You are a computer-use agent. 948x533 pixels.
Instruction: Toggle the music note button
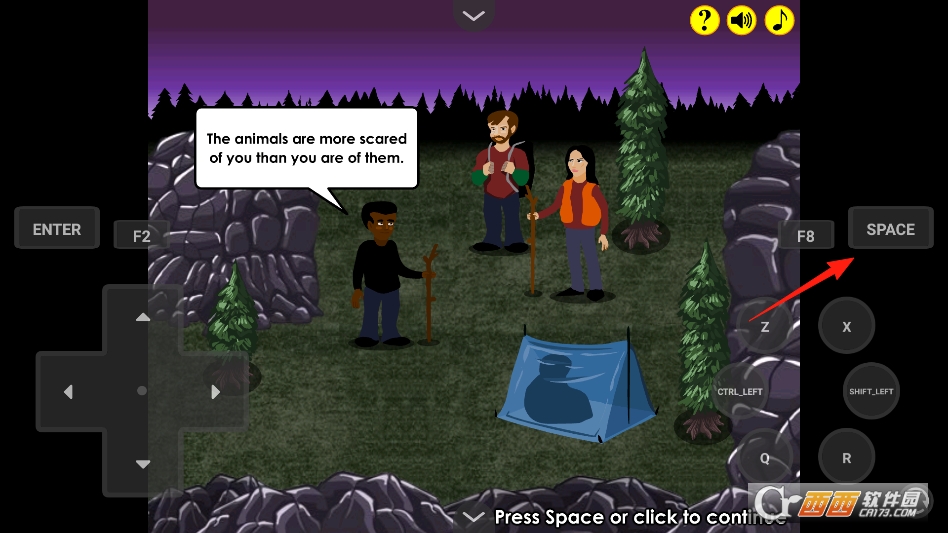click(779, 20)
